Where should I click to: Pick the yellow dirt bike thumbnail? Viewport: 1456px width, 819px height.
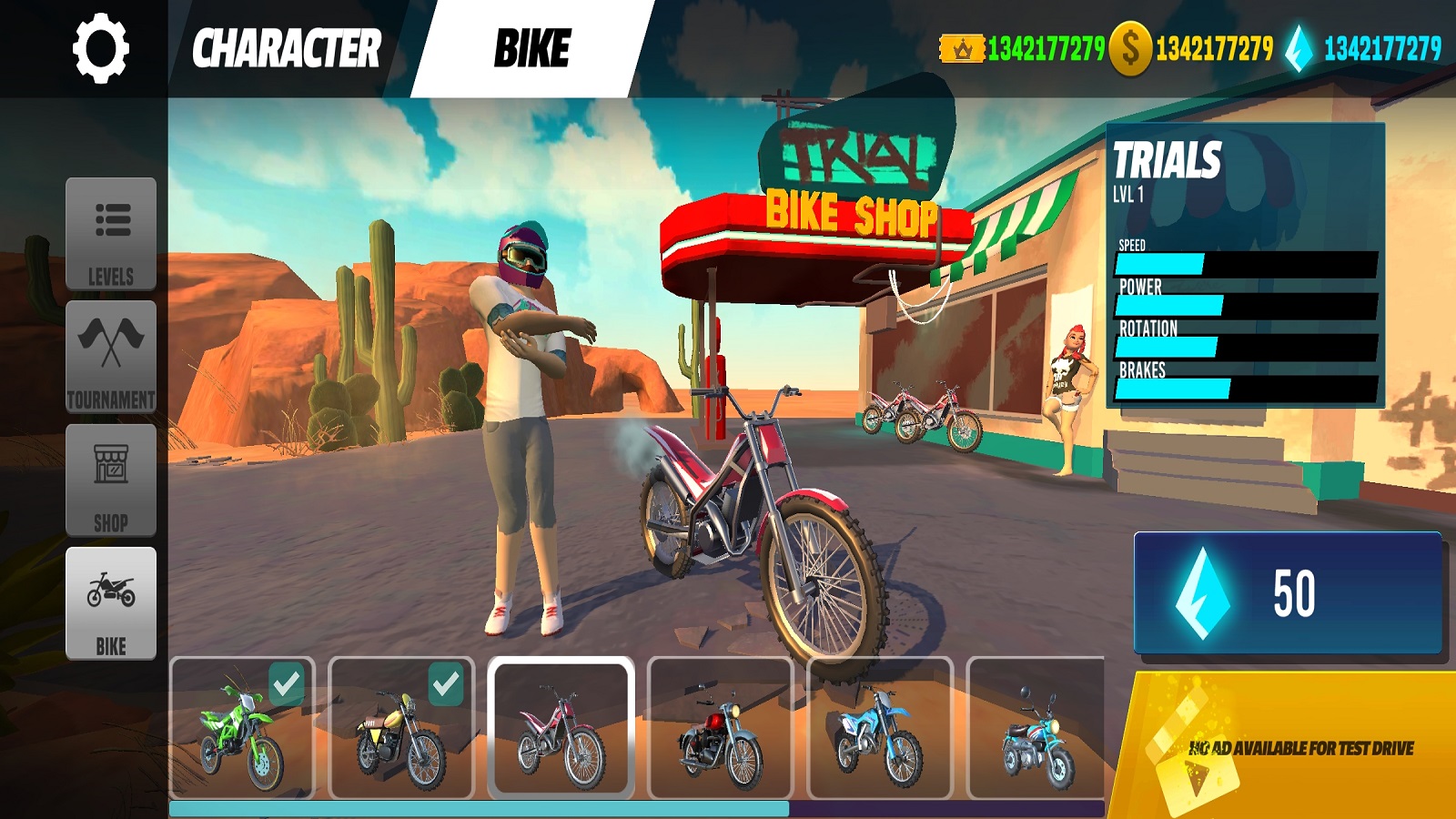pyautogui.click(x=401, y=728)
